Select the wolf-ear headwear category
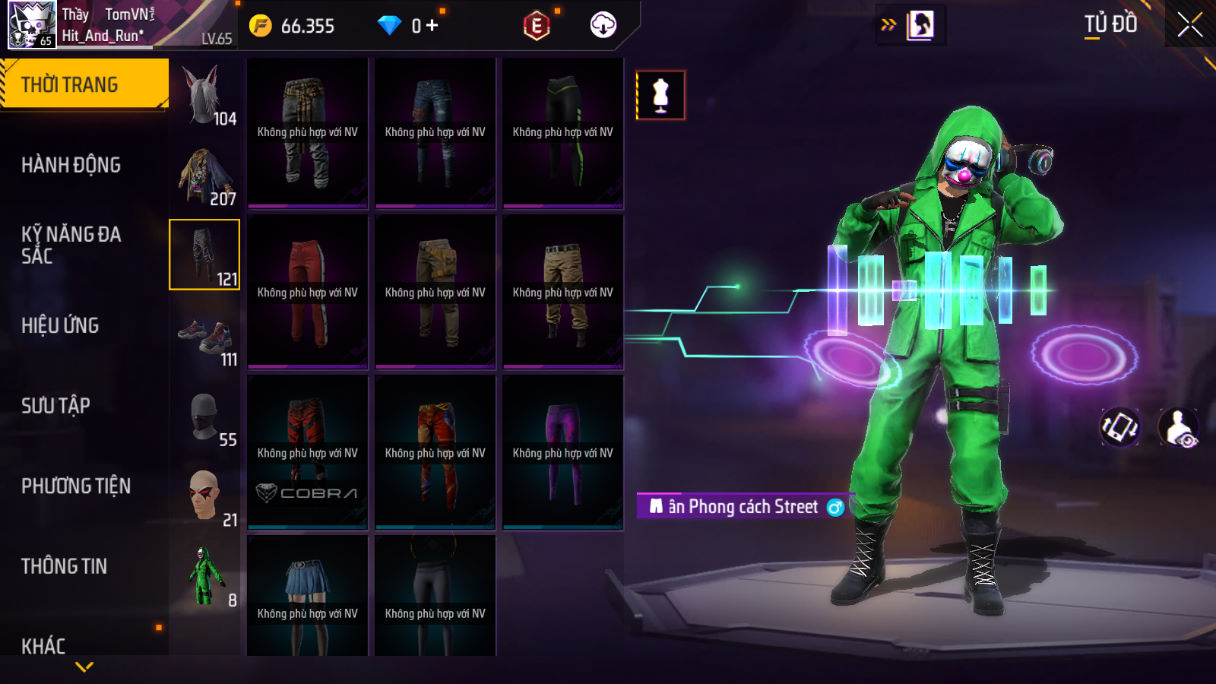This screenshot has width=1216, height=684. pyautogui.click(x=205, y=94)
